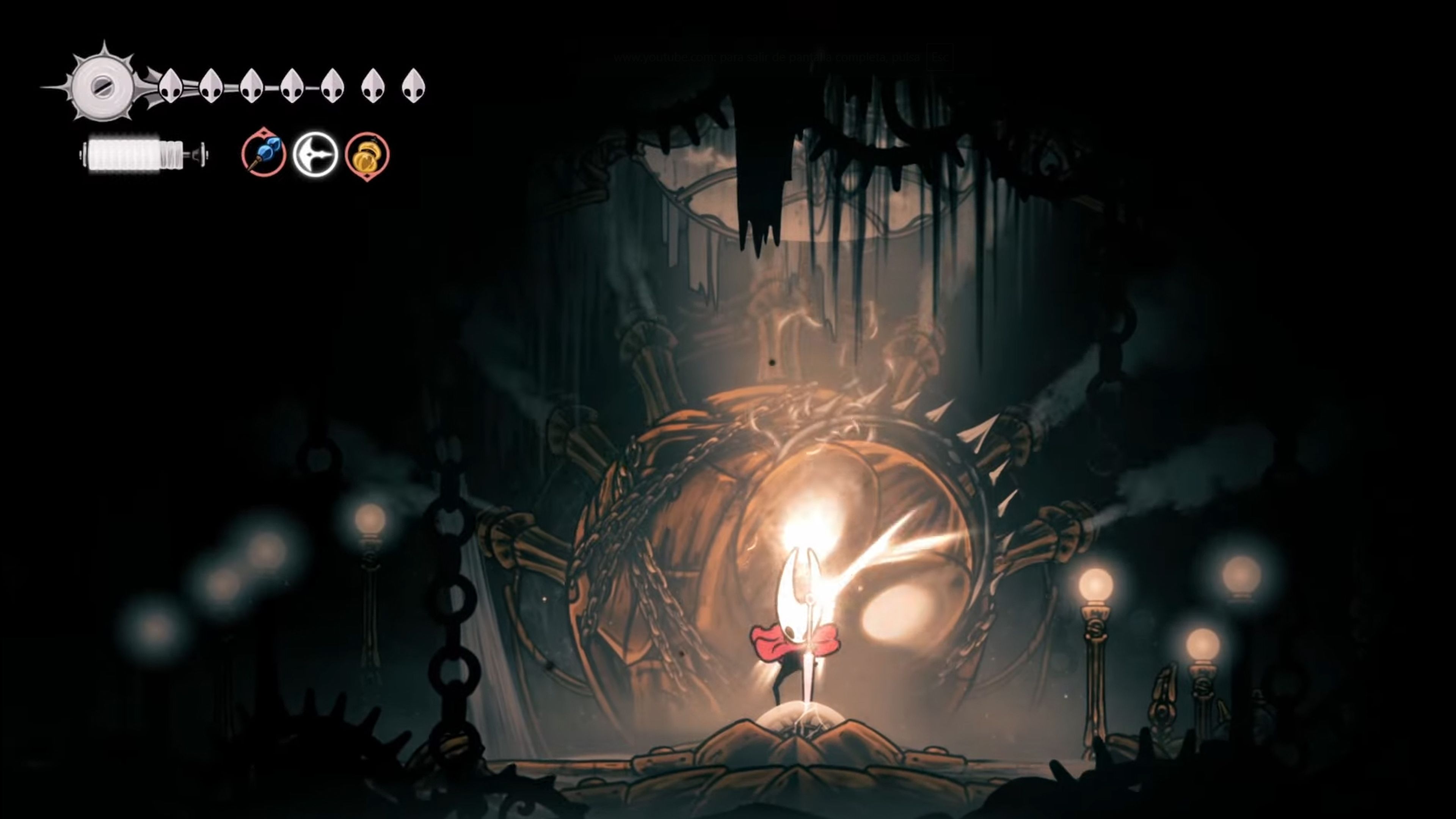Choose the golden bells tool icon
This screenshot has height=819, width=1456.
367,156
